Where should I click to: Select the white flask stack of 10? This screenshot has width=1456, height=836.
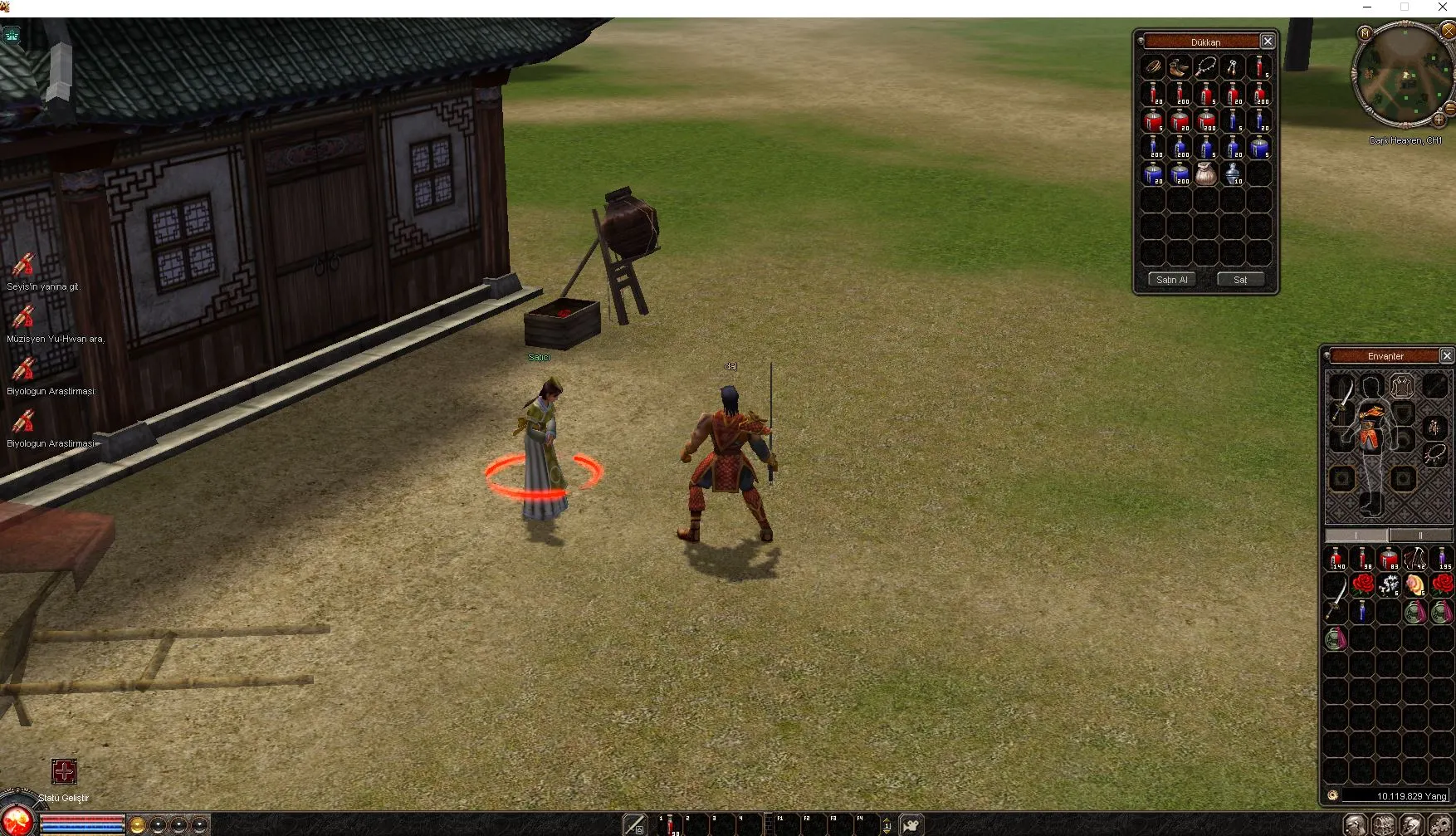(x=1233, y=174)
